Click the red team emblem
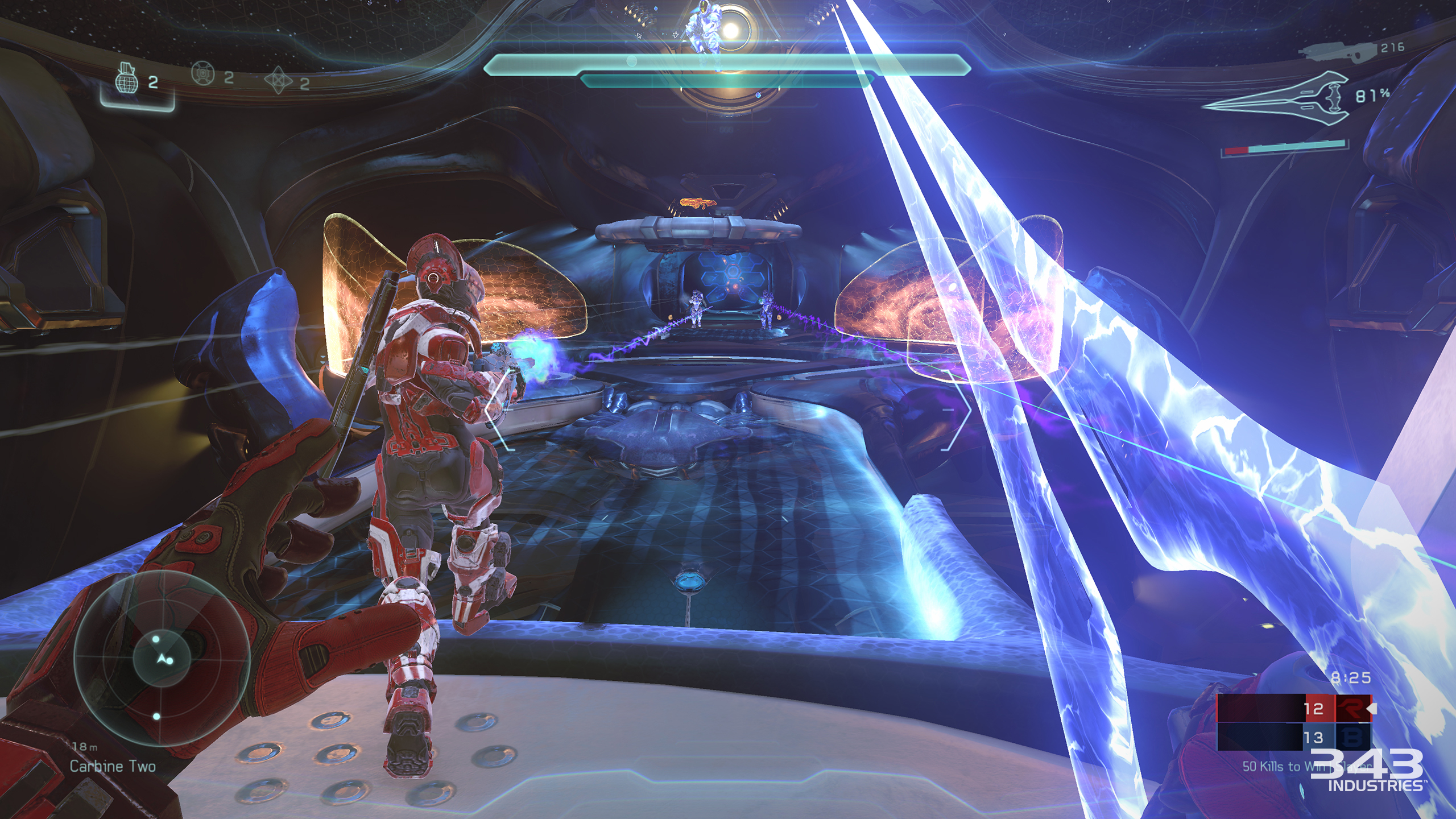 1352,709
